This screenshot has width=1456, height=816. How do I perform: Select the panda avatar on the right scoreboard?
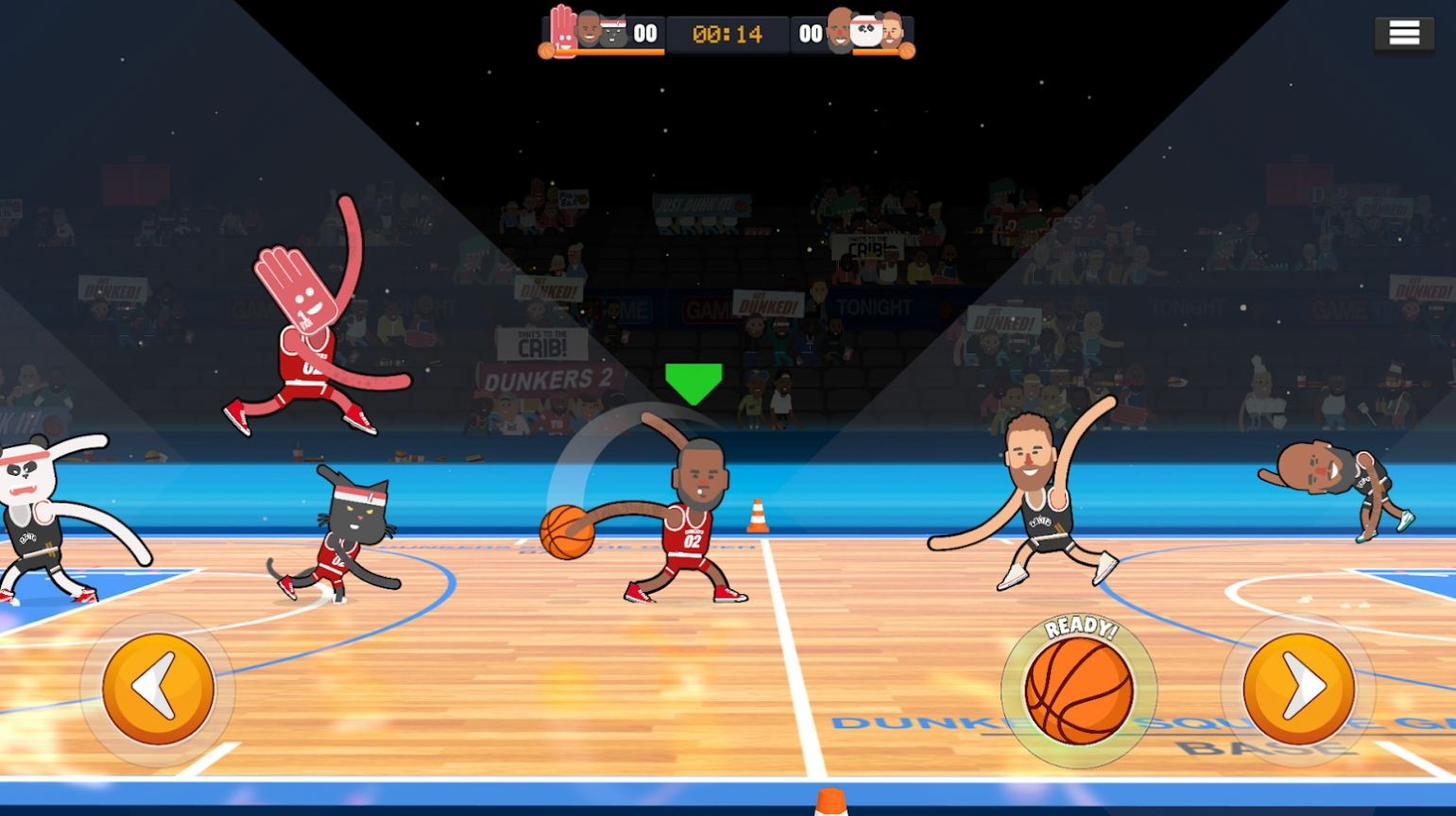coord(867,30)
